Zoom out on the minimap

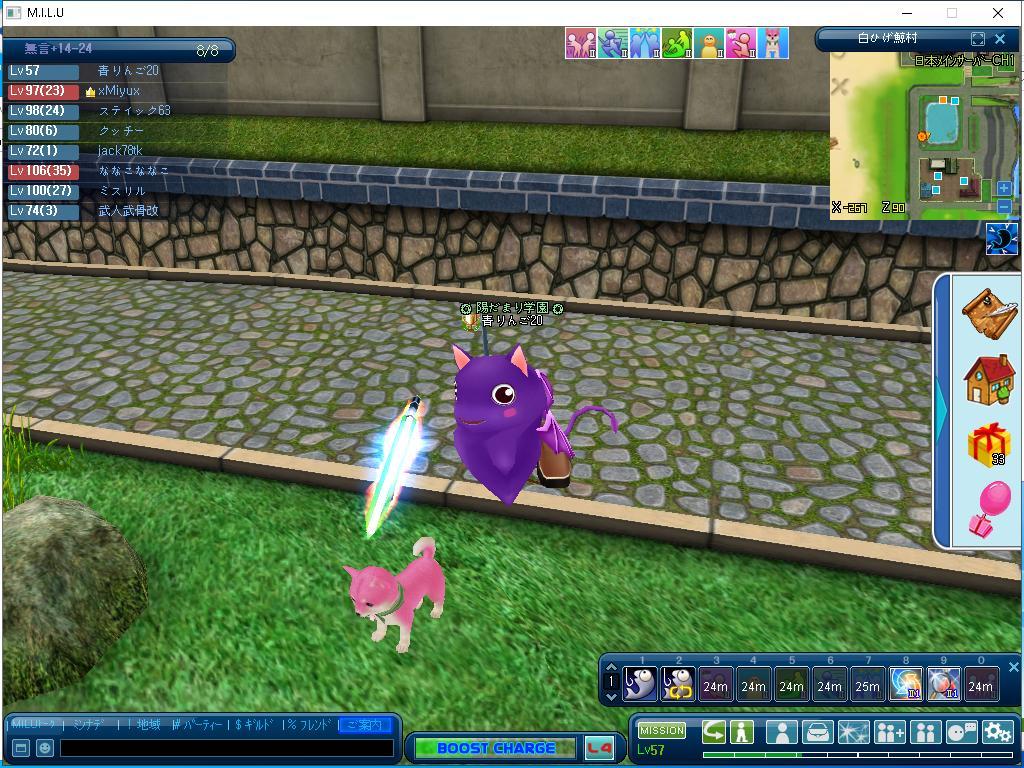[1004, 206]
